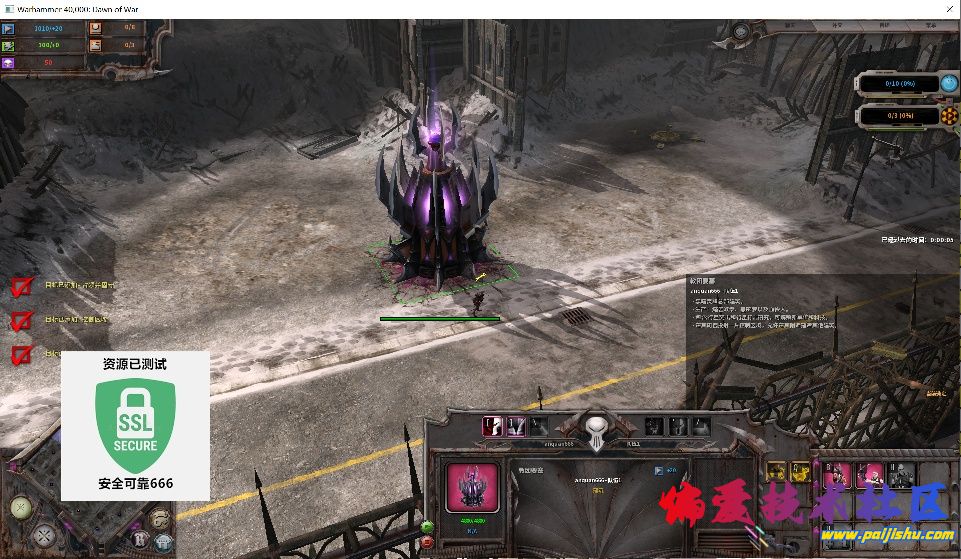The height and width of the screenshot is (559, 961).
Task: Select the grey locked unit production icon
Action: click(x=901, y=473)
